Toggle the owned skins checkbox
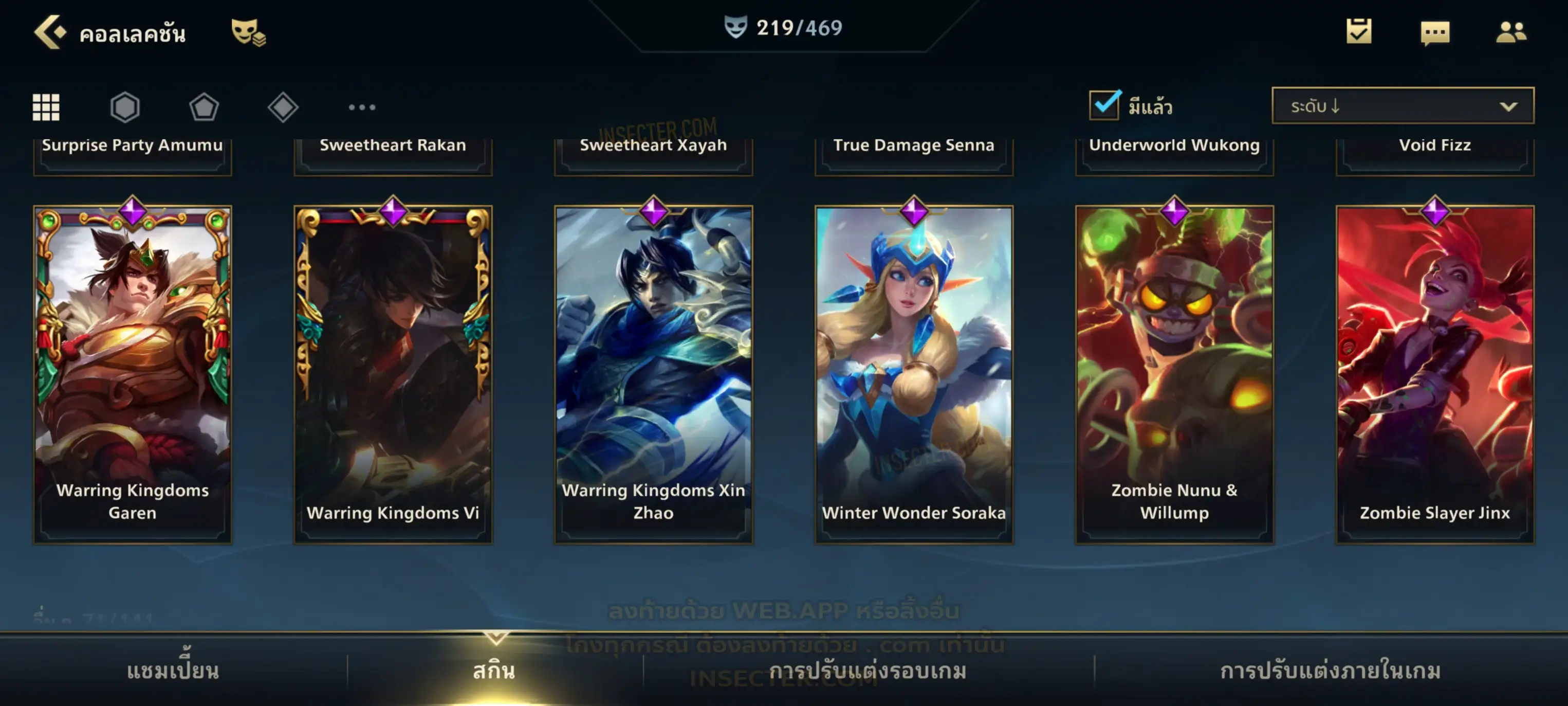 (1103, 105)
